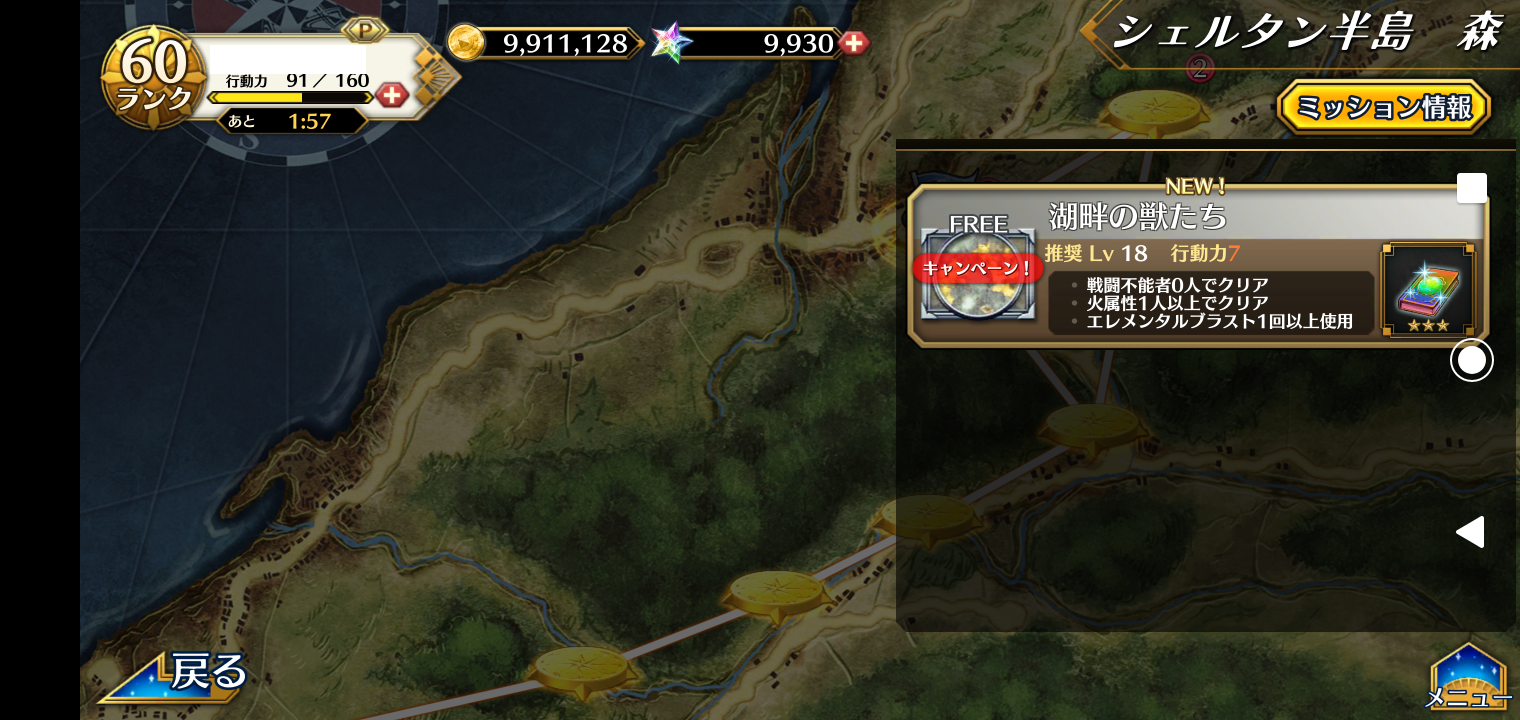
Task: Add action points with the red plus
Action: 392,96
